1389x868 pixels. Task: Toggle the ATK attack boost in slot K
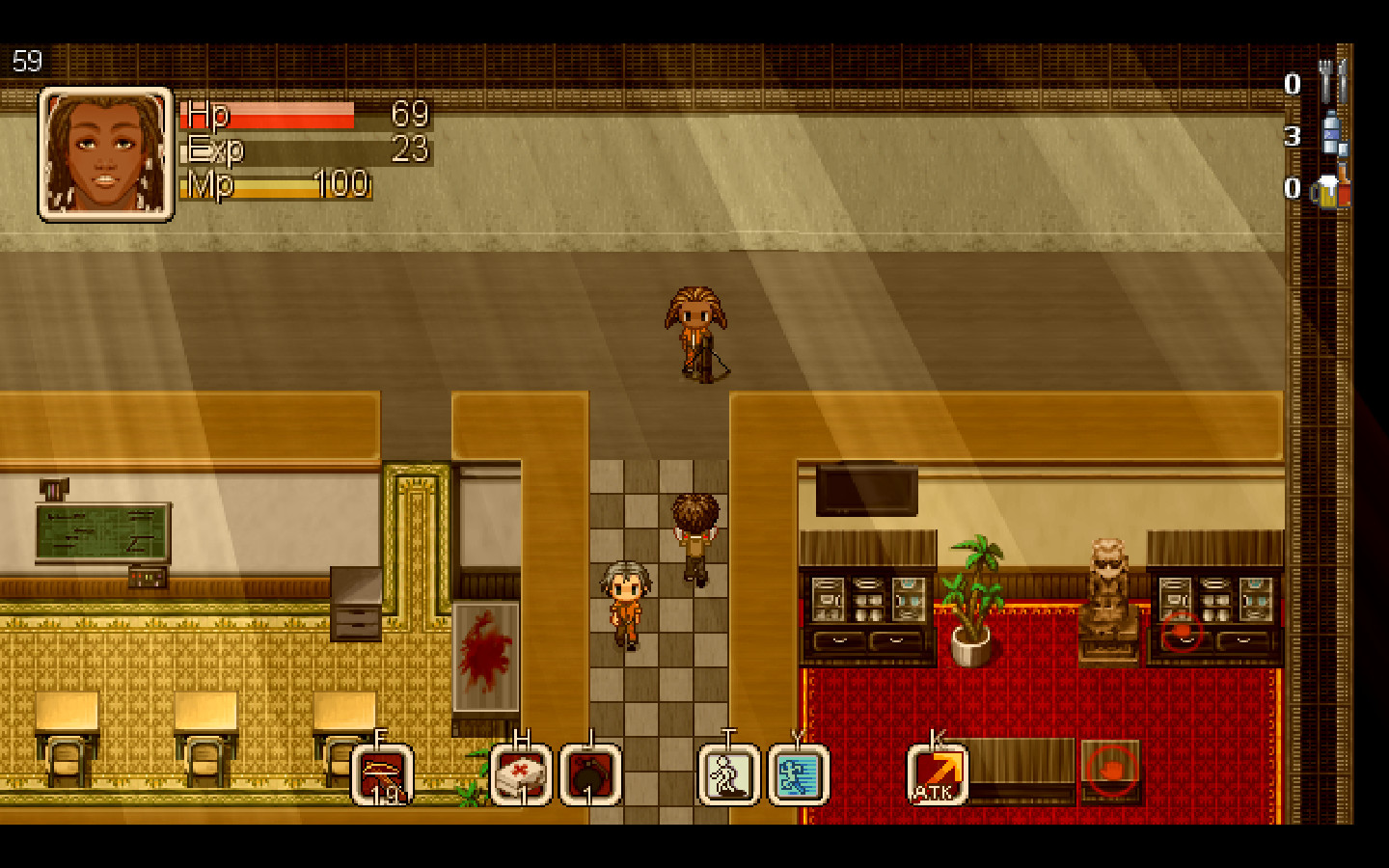[x=936, y=772]
